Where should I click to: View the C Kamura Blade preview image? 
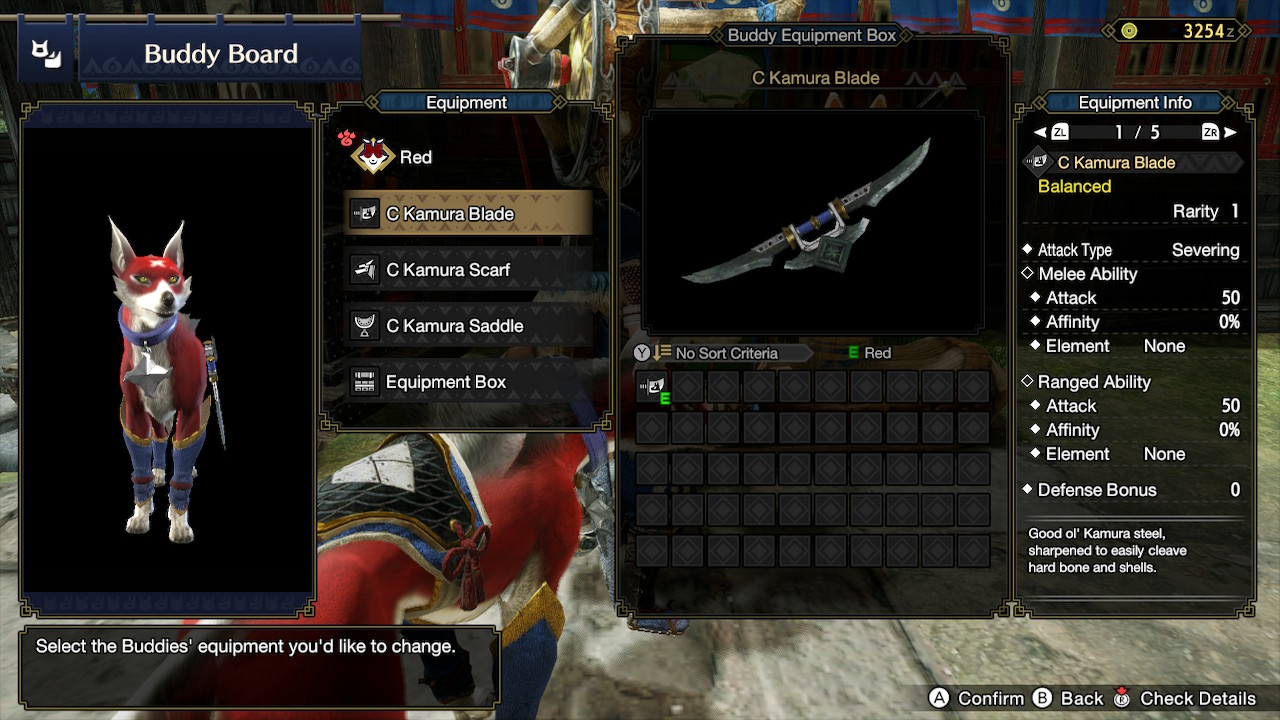[813, 222]
